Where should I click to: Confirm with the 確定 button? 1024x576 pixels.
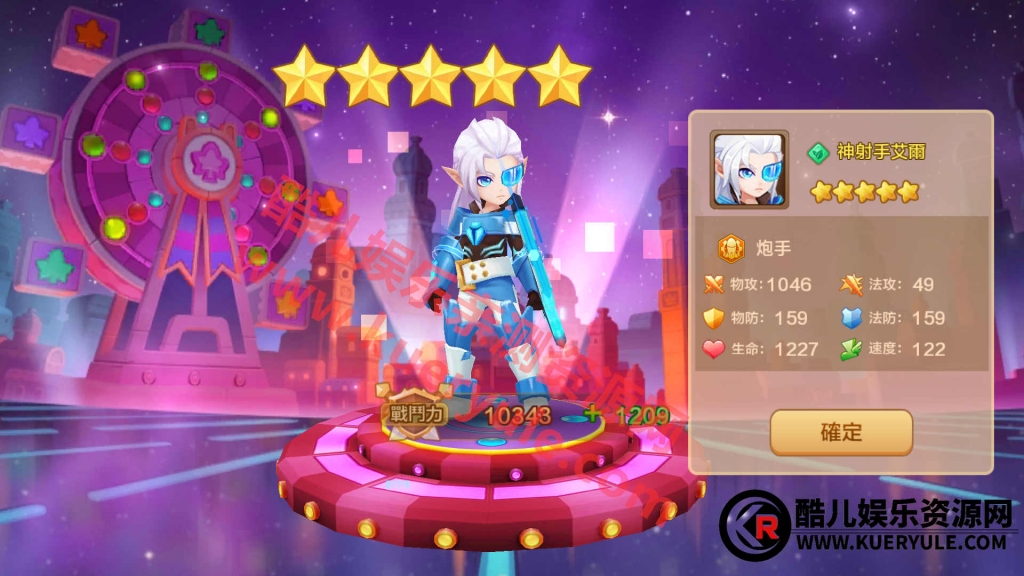click(x=841, y=433)
